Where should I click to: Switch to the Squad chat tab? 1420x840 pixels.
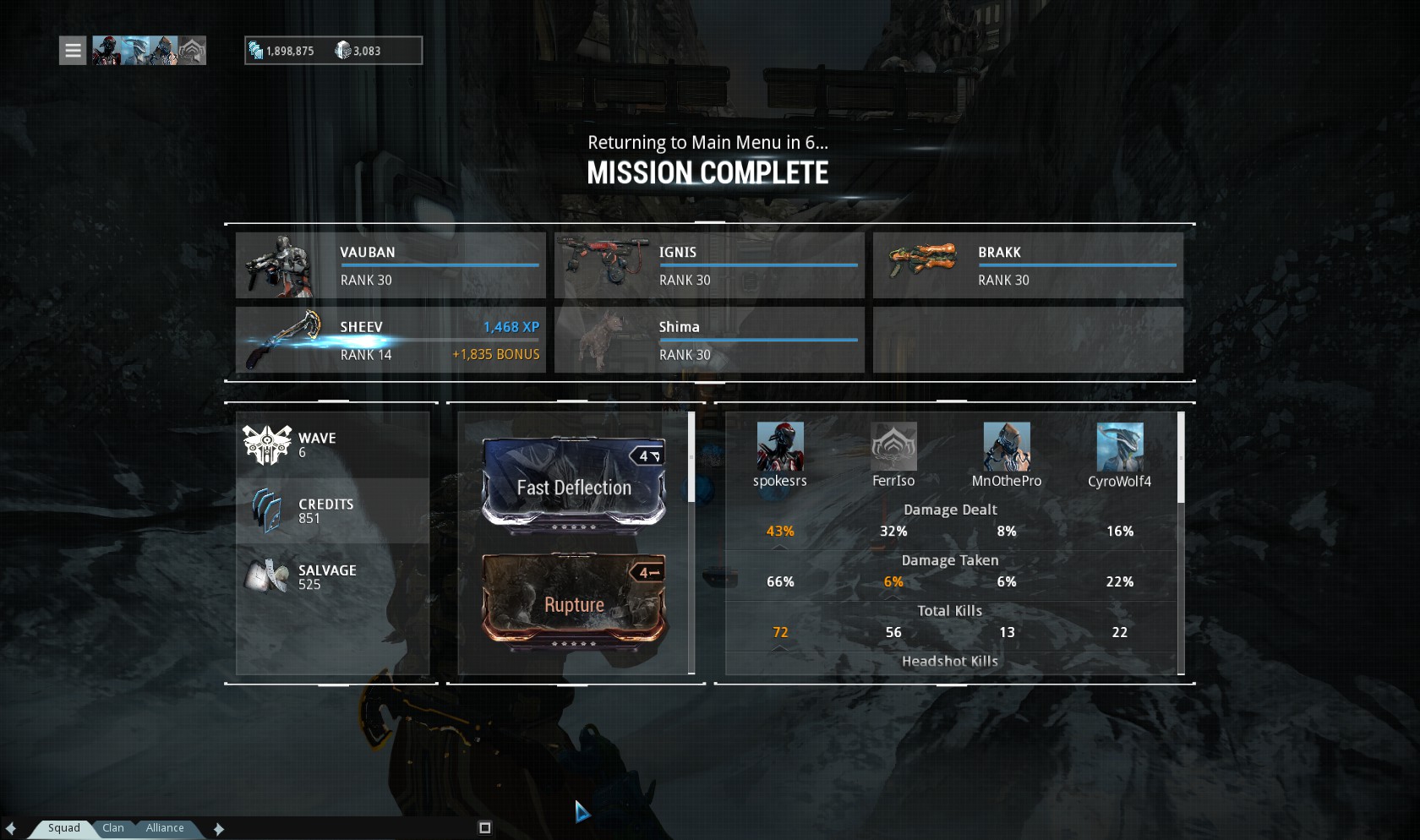click(x=64, y=828)
